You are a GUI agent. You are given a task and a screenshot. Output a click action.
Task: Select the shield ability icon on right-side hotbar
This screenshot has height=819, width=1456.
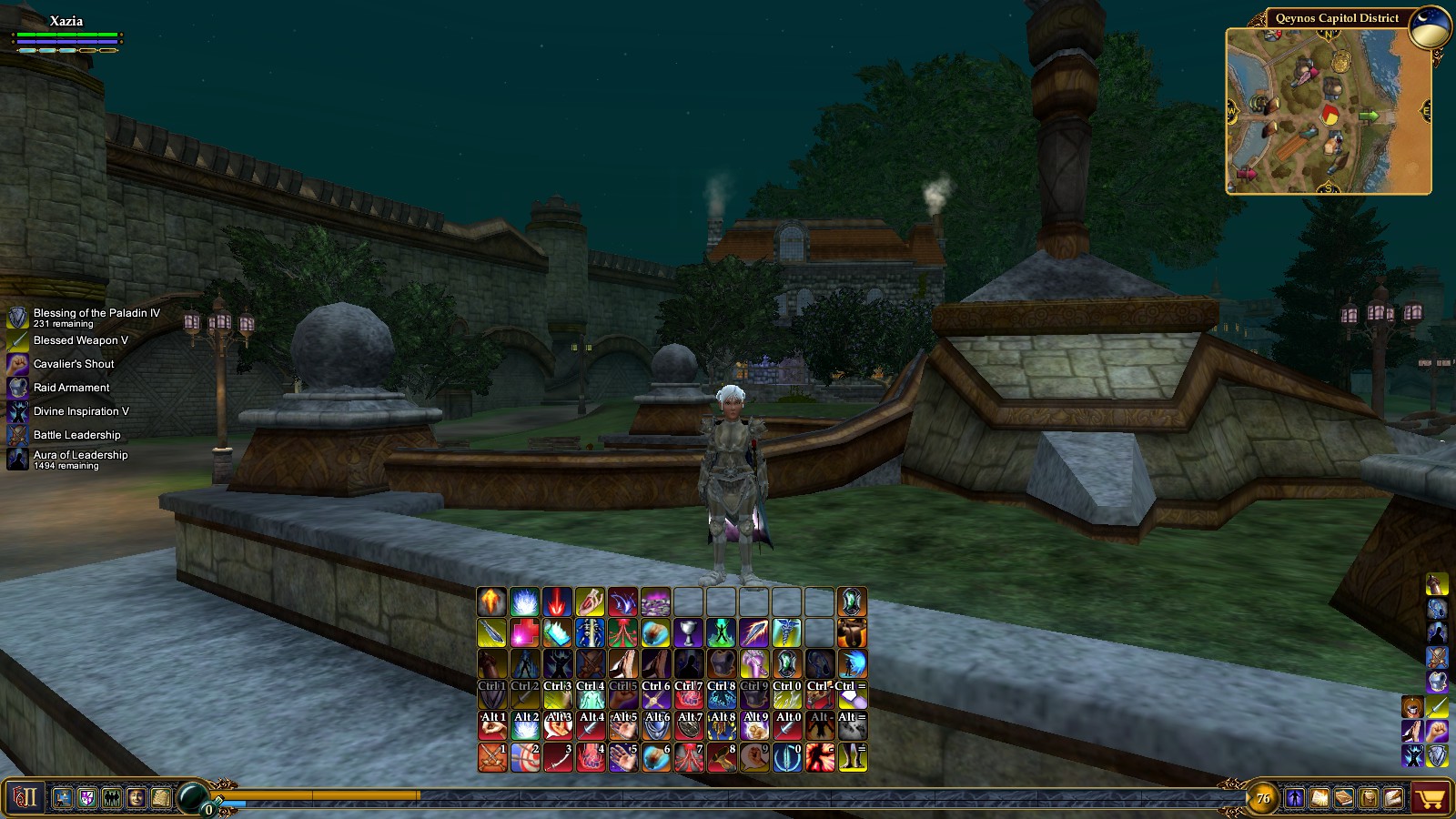[1437, 753]
